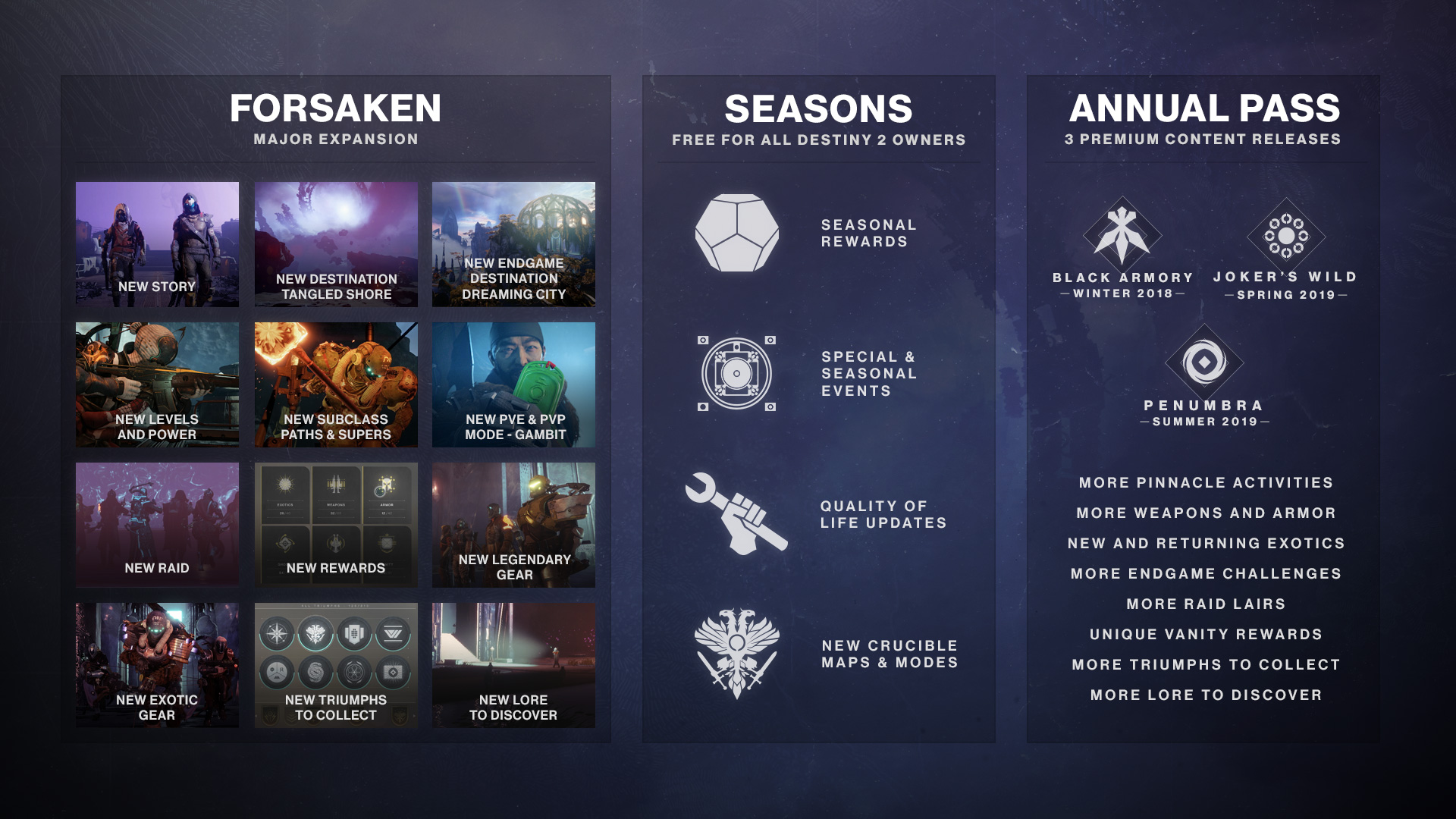
Task: Open the New Lore to Discover tile
Action: [x=513, y=665]
